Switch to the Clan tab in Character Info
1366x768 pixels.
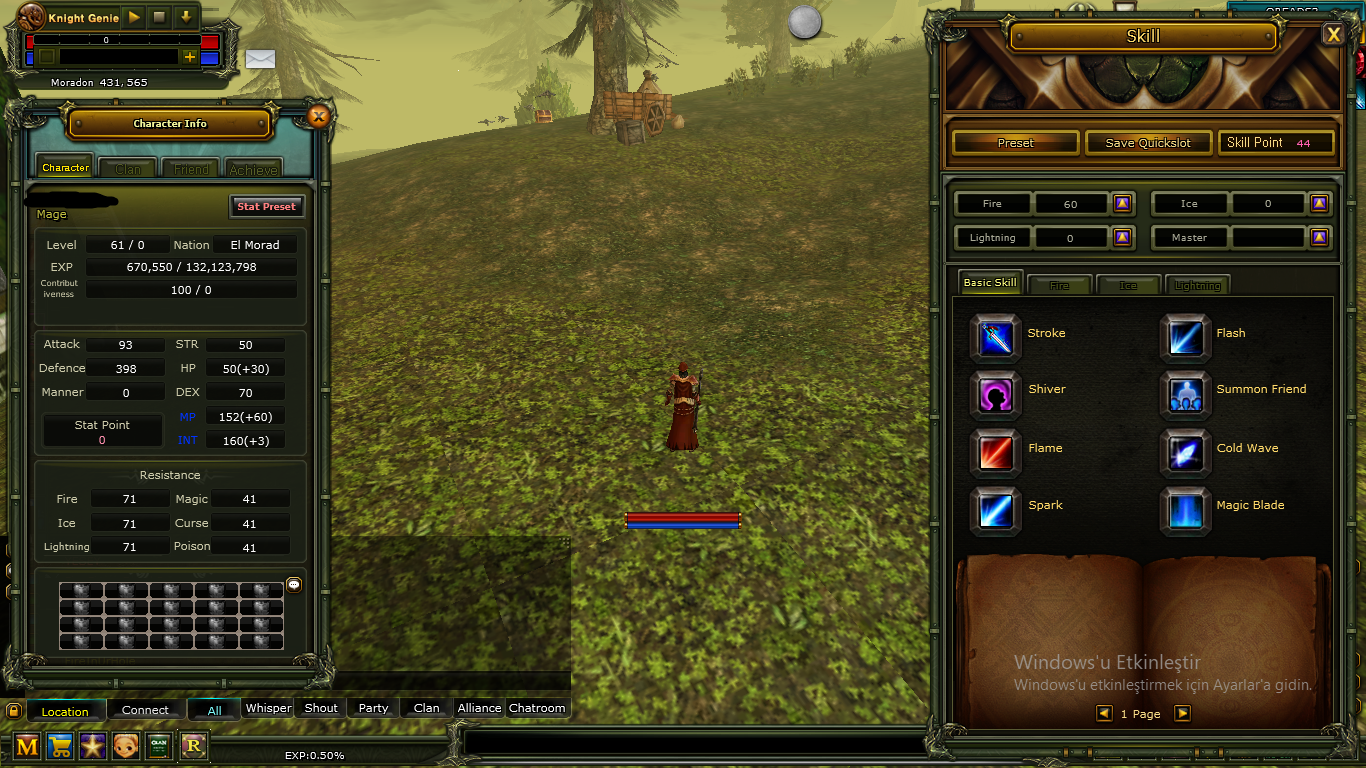(x=127, y=167)
